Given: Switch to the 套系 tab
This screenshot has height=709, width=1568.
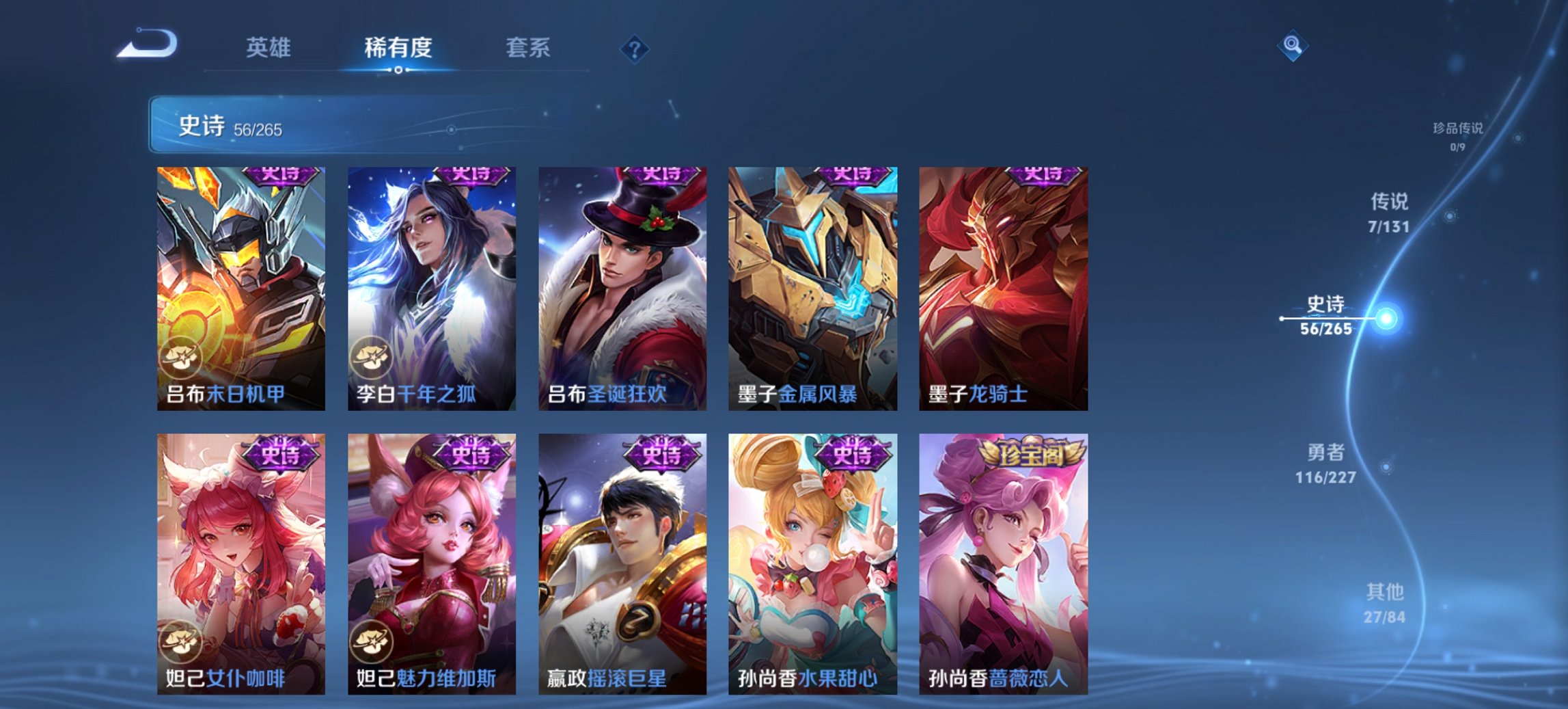Looking at the screenshot, I should [528, 48].
